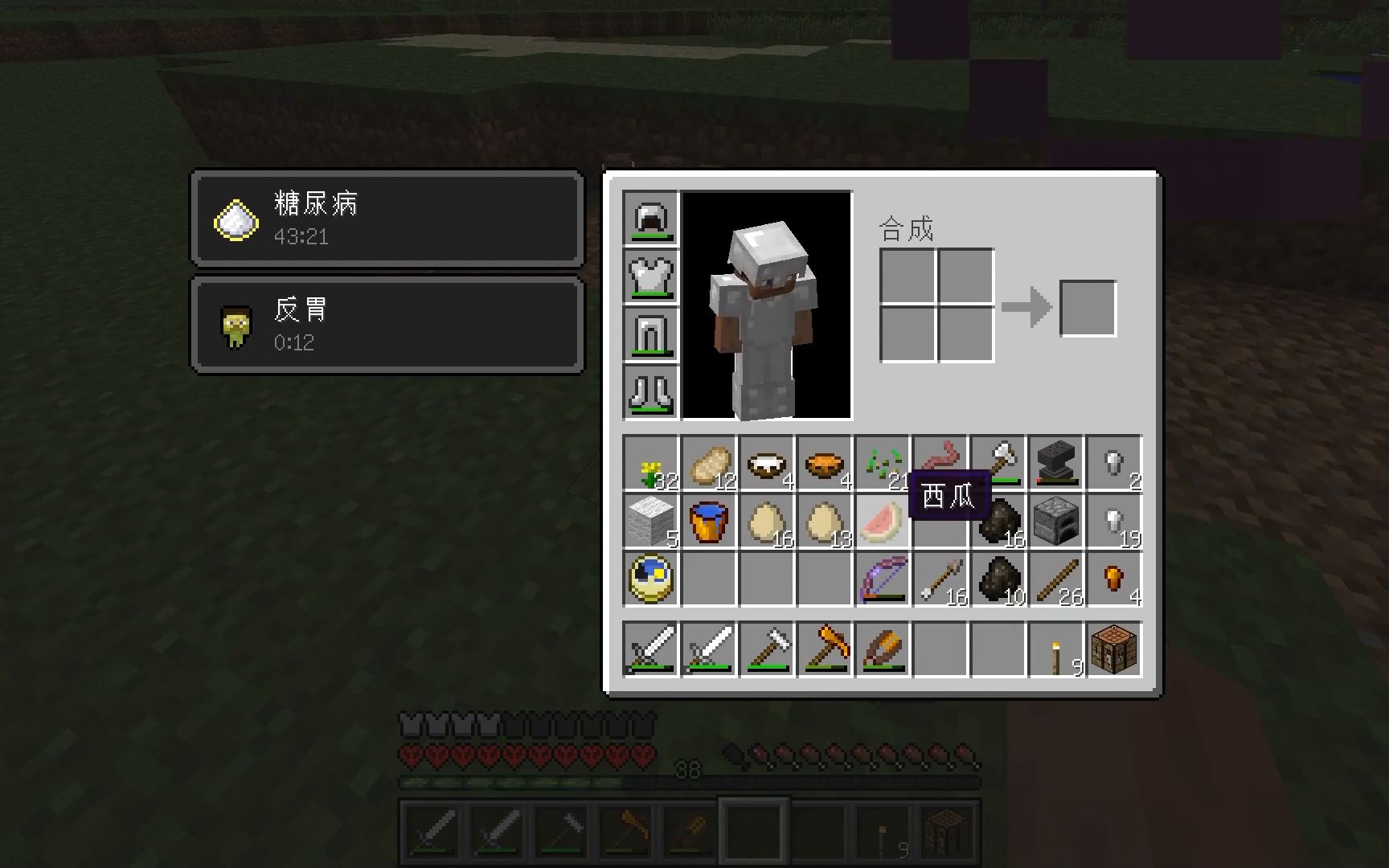Open the 反胃 status effect entry
Screen dimensions: 1389x868
pos(386,323)
